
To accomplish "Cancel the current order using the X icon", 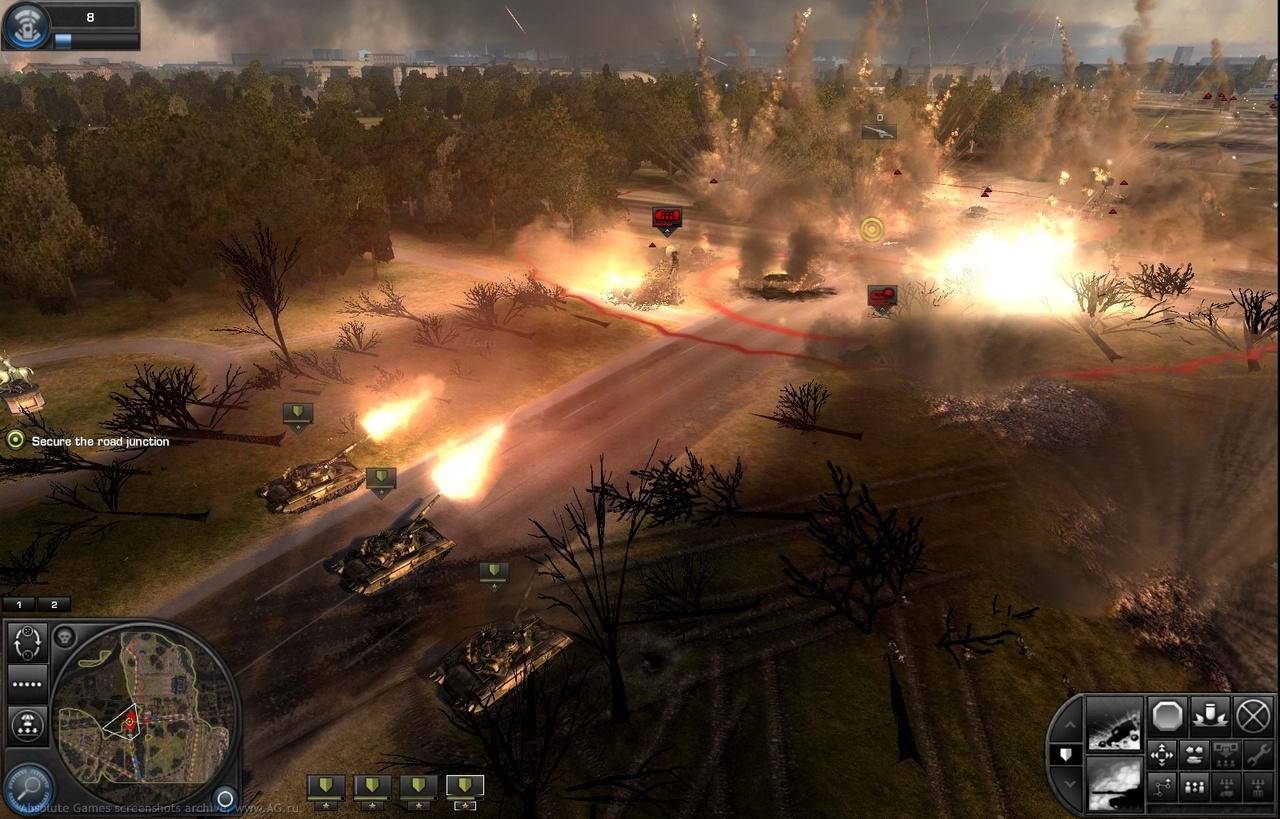I will tap(1251, 716).
